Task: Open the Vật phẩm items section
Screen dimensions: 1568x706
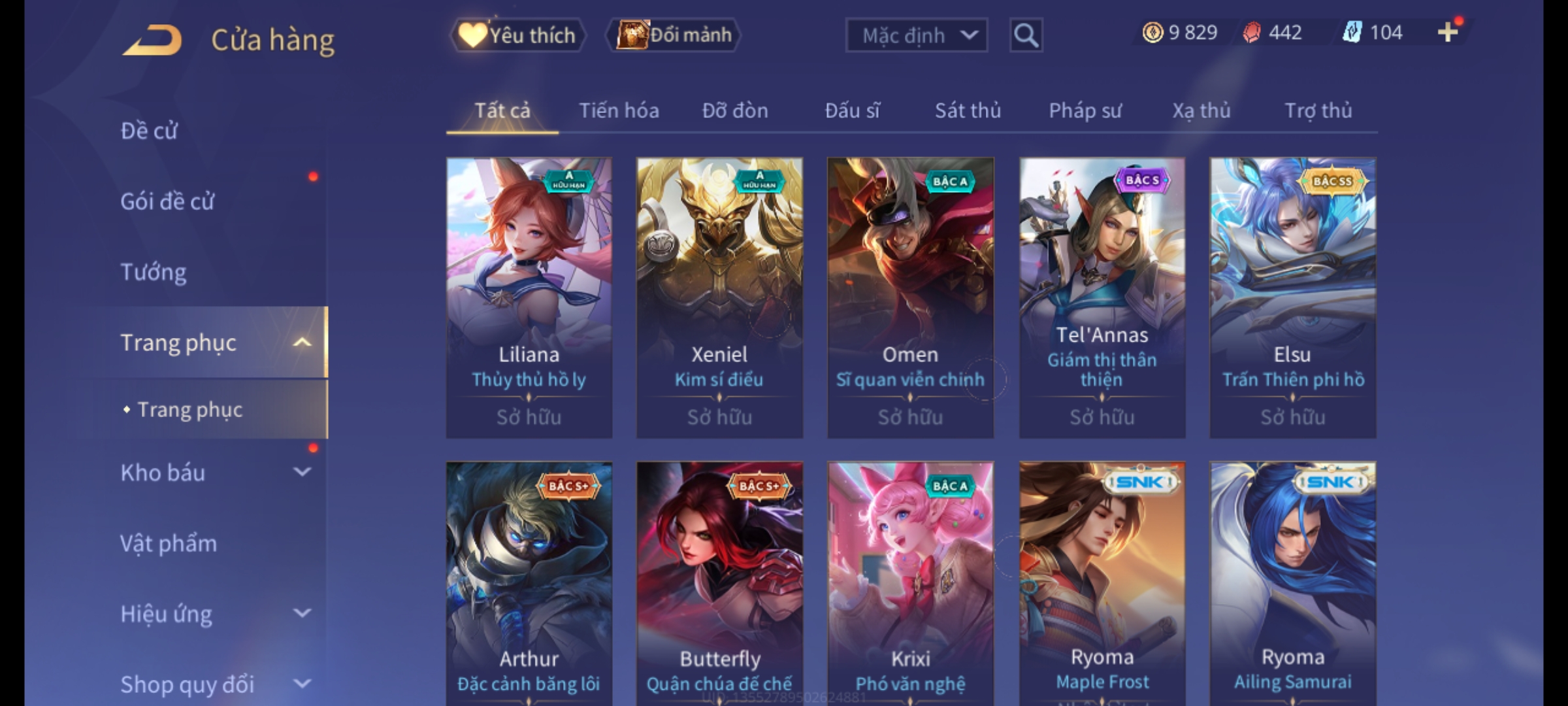Action: (x=169, y=543)
